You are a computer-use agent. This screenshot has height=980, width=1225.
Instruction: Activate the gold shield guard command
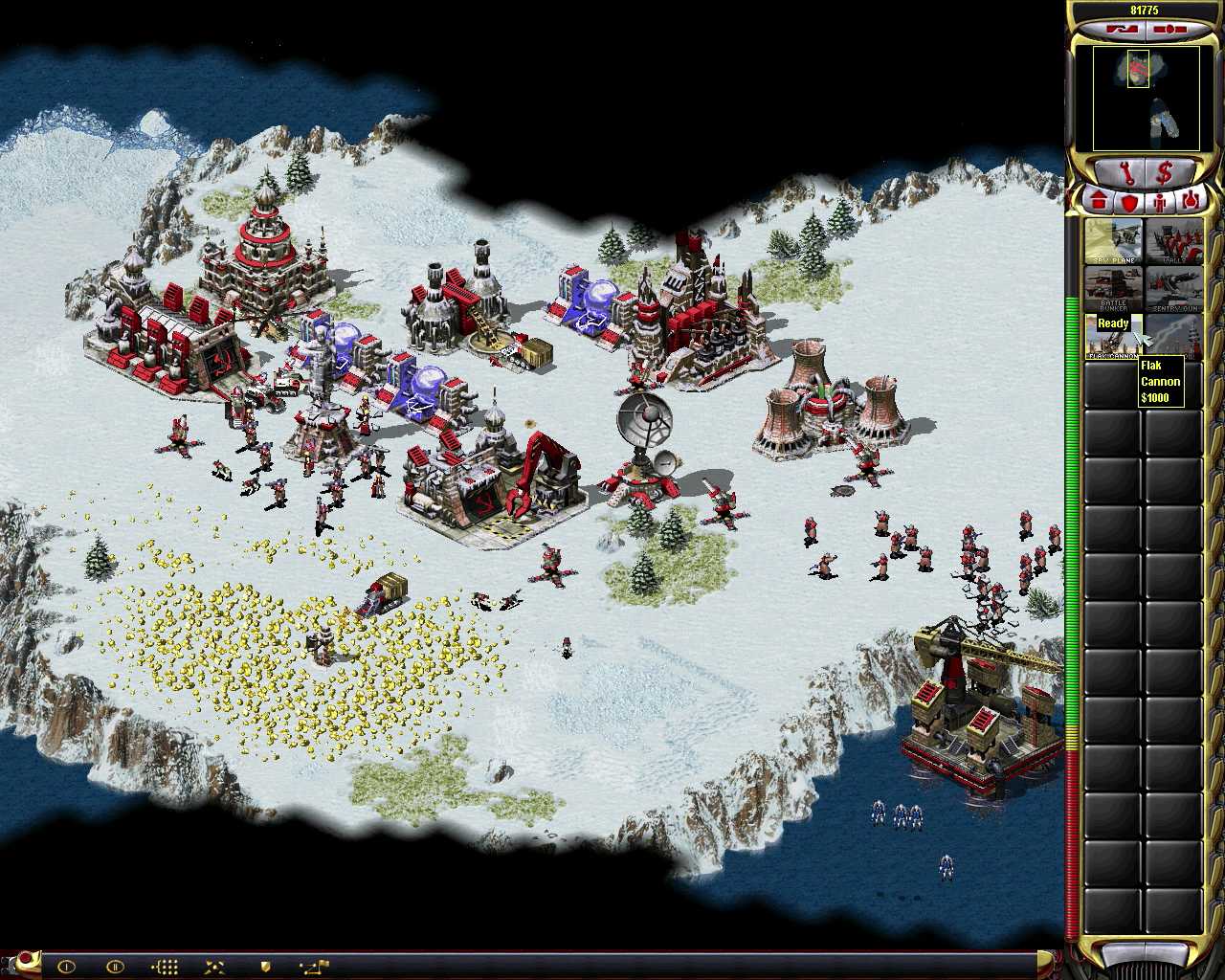coord(265,967)
